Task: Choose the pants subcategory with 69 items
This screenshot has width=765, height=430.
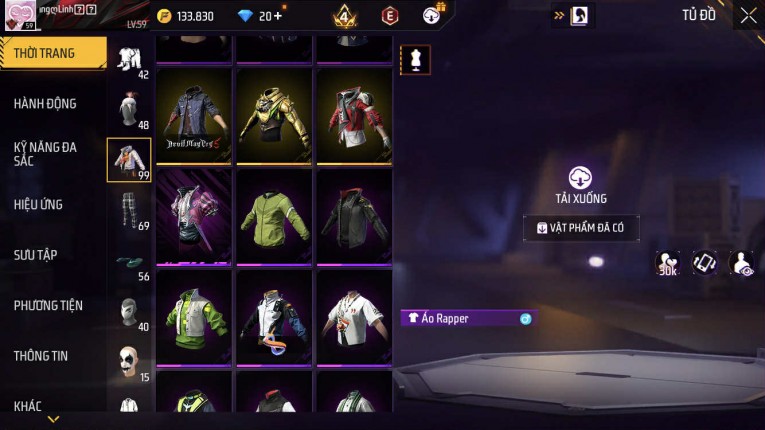Action: pos(128,210)
